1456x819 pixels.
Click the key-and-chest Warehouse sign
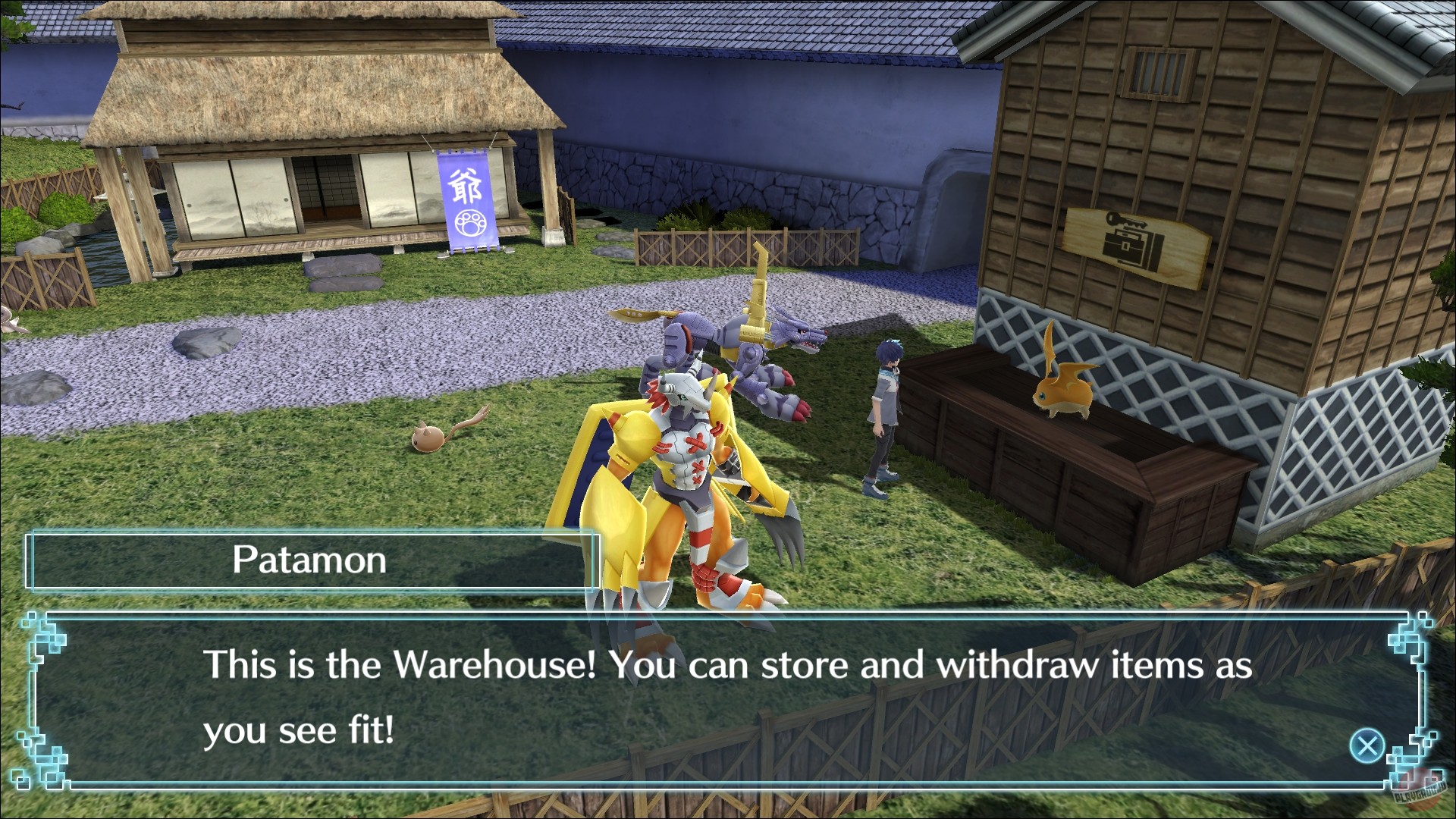coord(1136,245)
